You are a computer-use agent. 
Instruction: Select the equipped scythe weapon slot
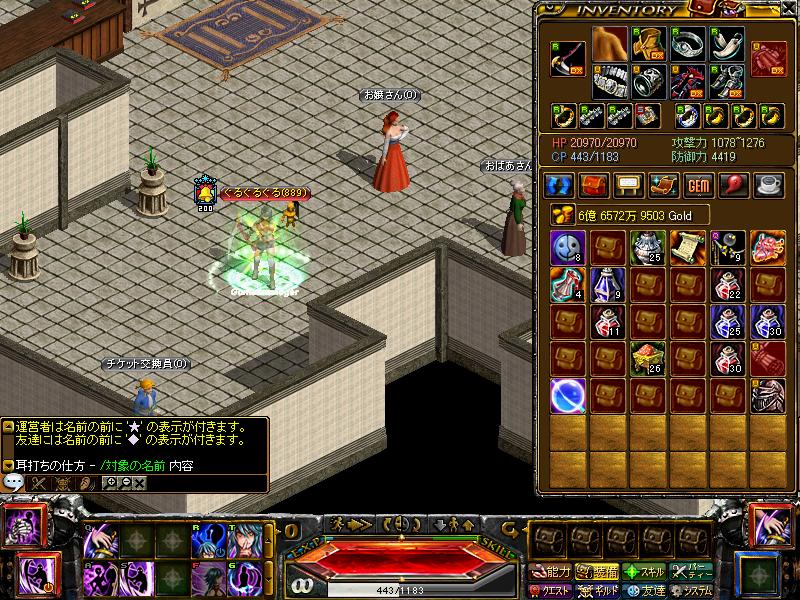pos(567,59)
